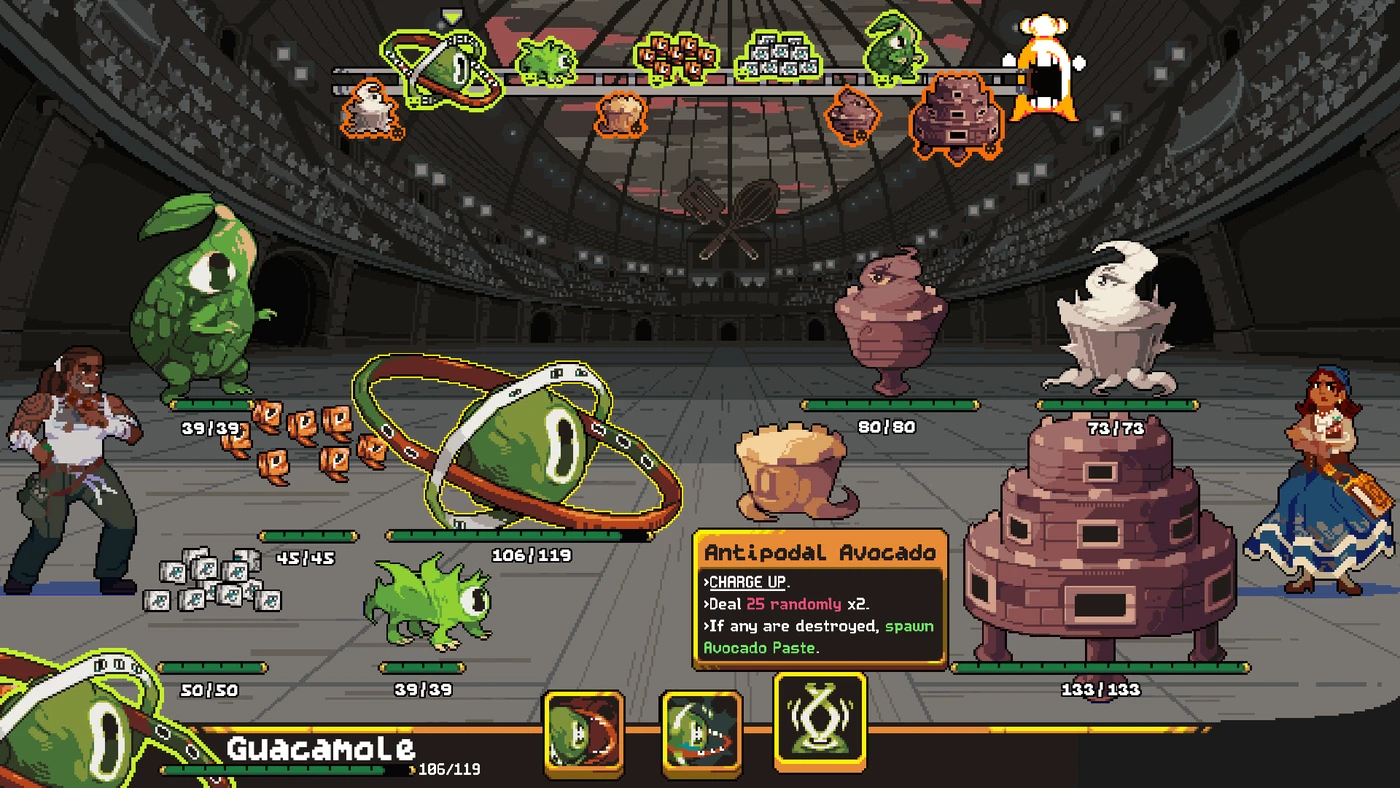Pick the avocado ability with dark teal background
The height and width of the screenshot is (788, 1400).
click(x=701, y=733)
